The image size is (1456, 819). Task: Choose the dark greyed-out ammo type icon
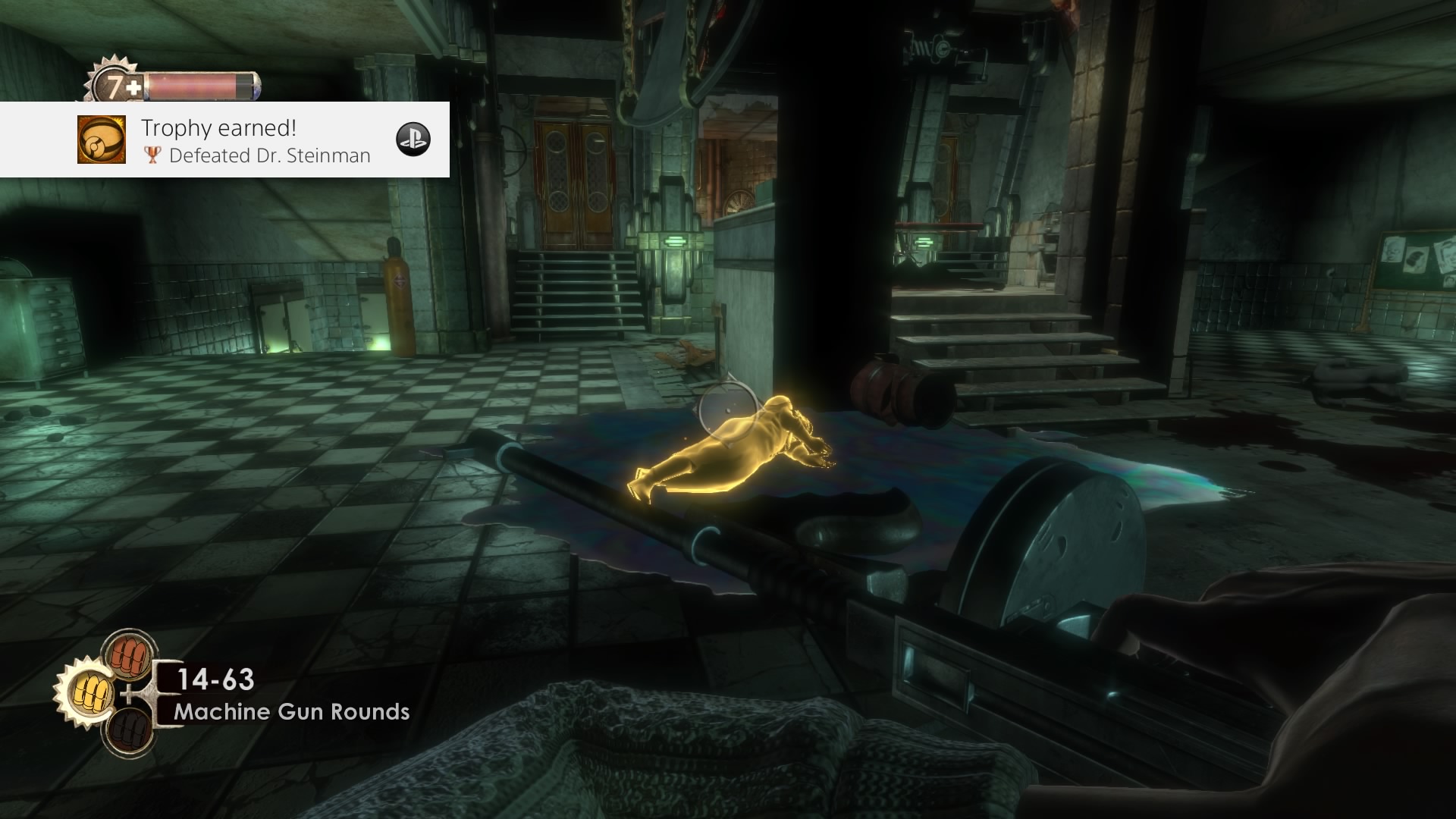coord(128,731)
